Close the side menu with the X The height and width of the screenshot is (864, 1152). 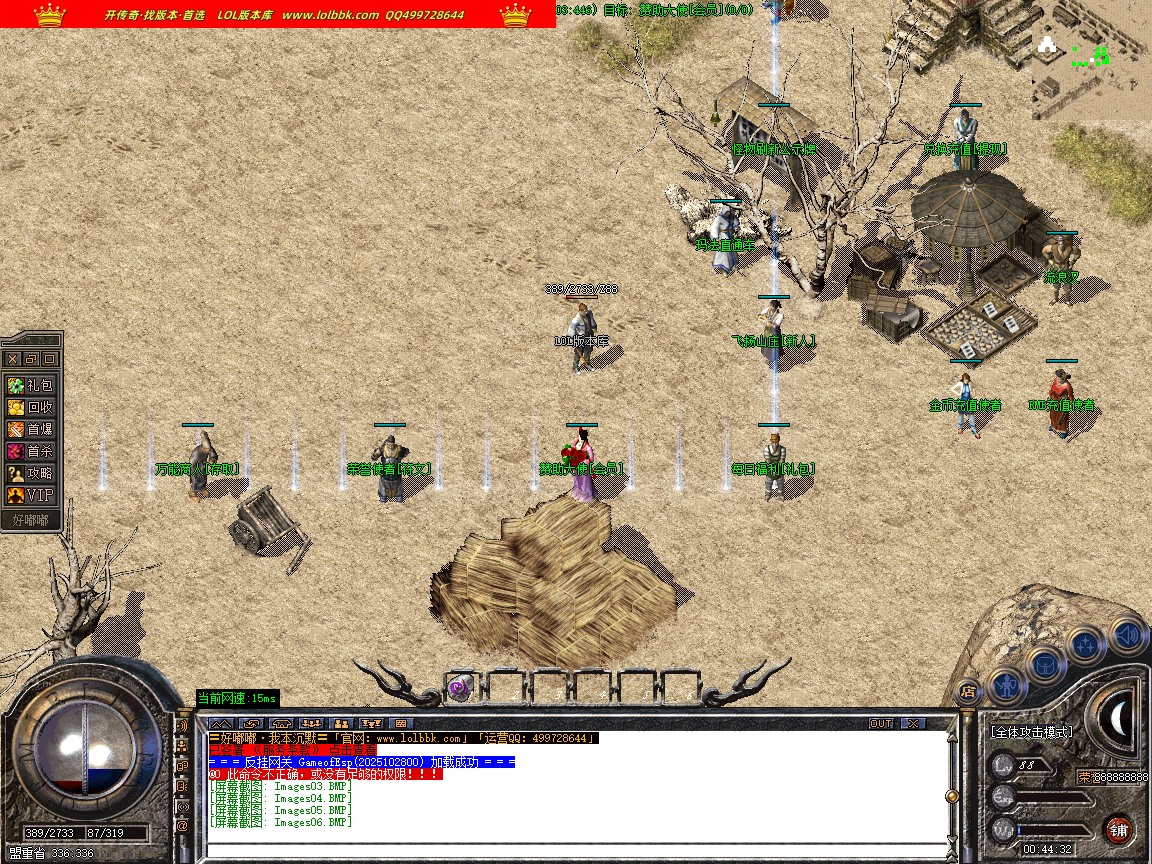(13, 359)
